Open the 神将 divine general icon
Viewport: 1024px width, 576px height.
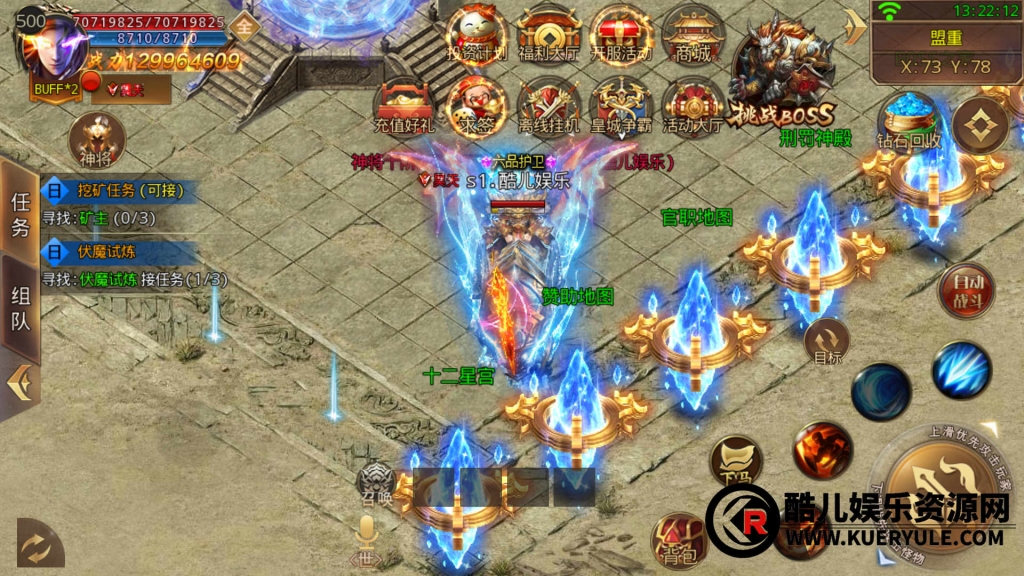[96, 140]
